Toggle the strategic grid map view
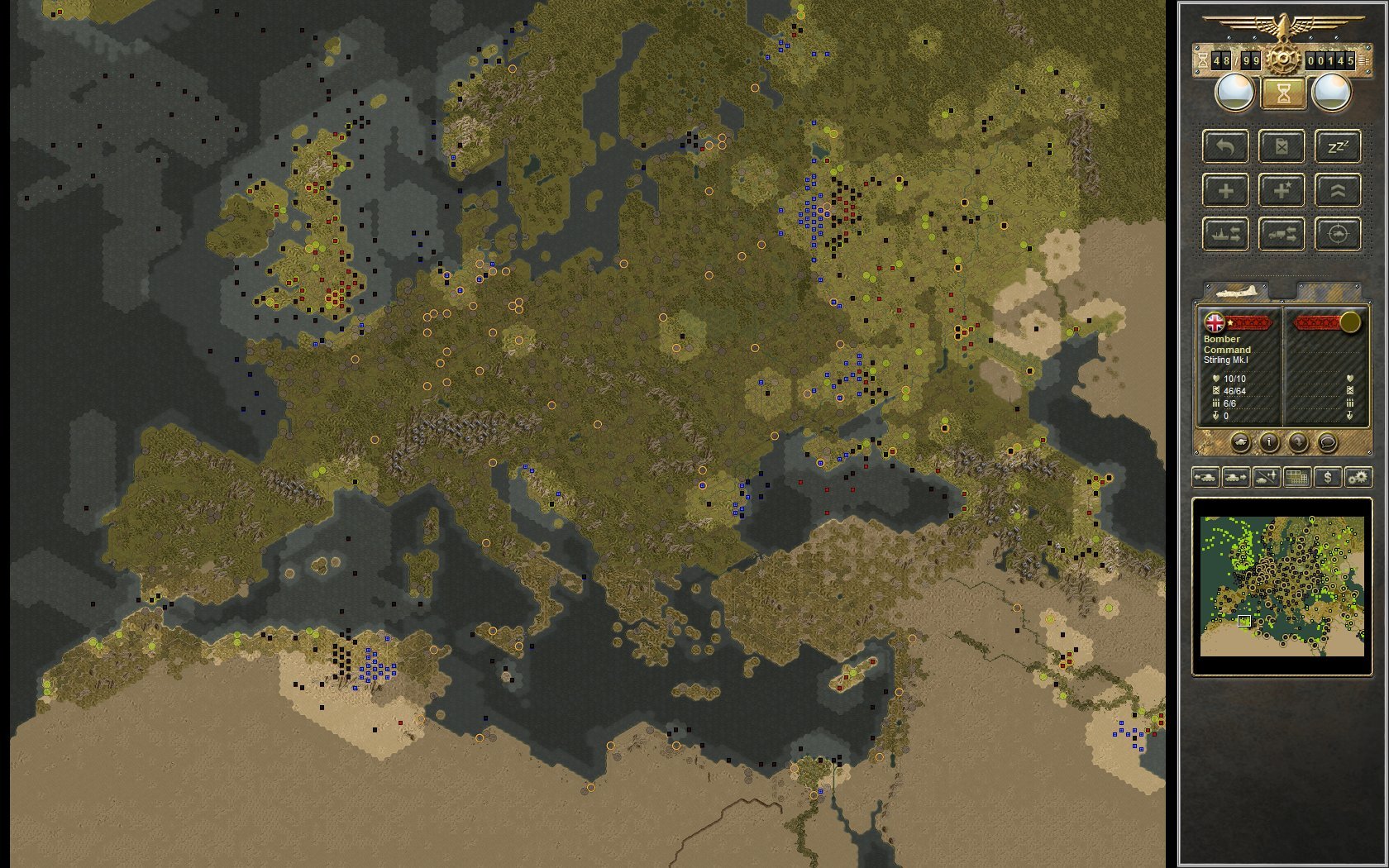Viewport: 1389px width, 868px height. click(x=1297, y=477)
